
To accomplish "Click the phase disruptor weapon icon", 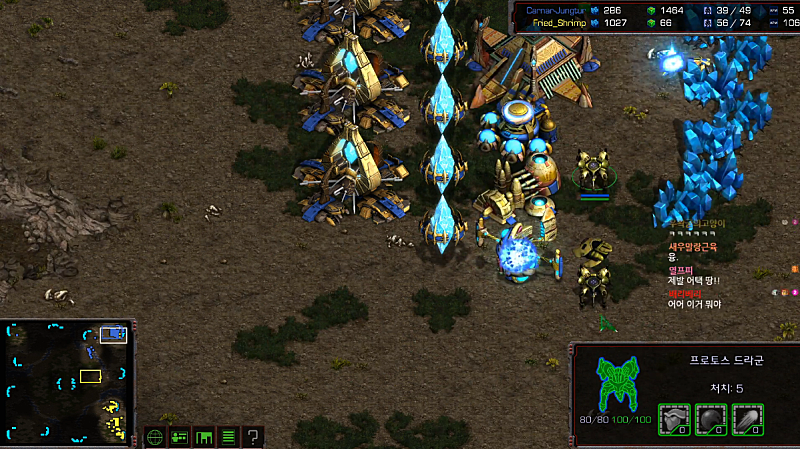I will coord(748,419).
